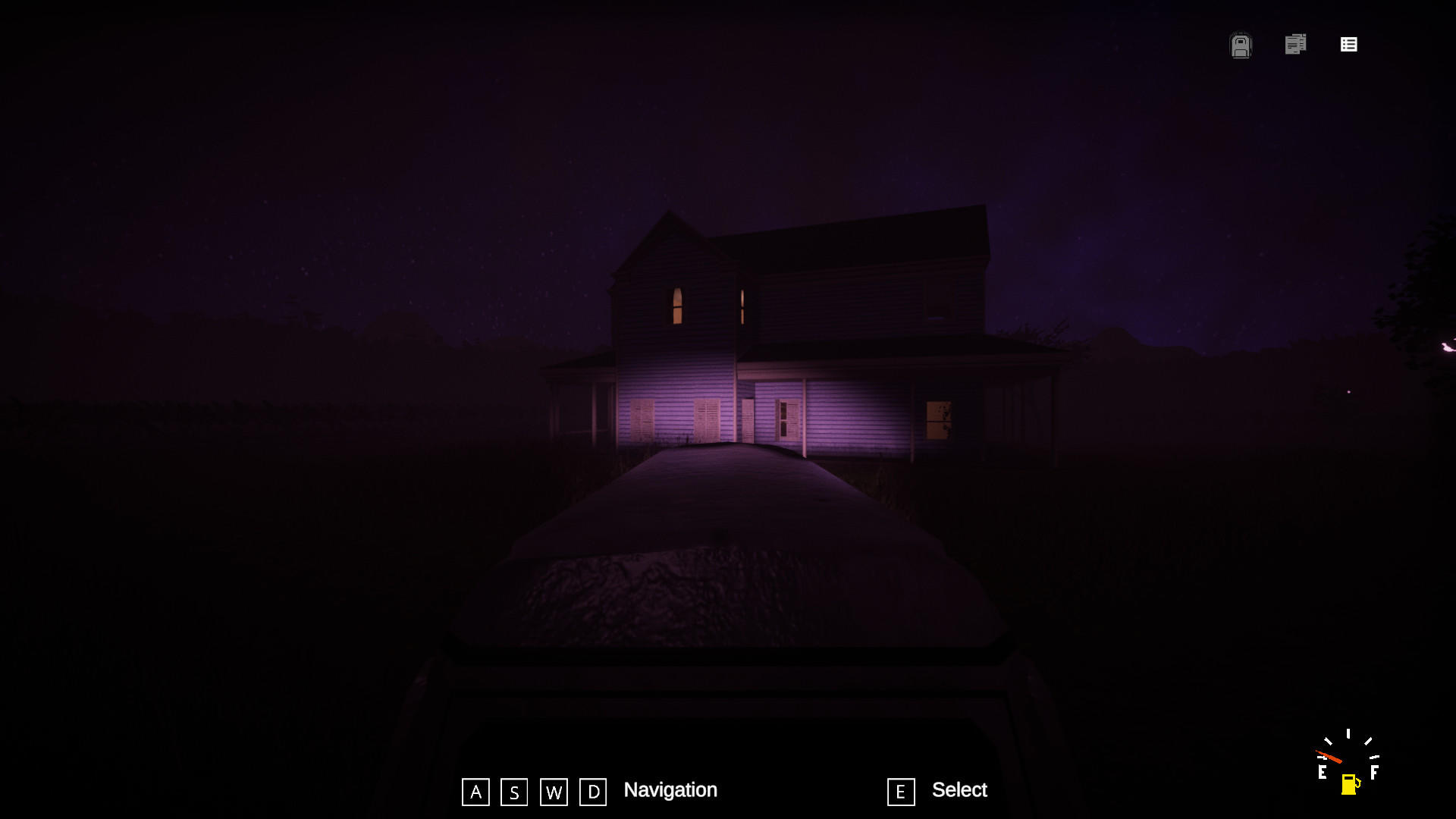Select the A navigation key prompt
This screenshot has height=819, width=1456.
tap(476, 792)
